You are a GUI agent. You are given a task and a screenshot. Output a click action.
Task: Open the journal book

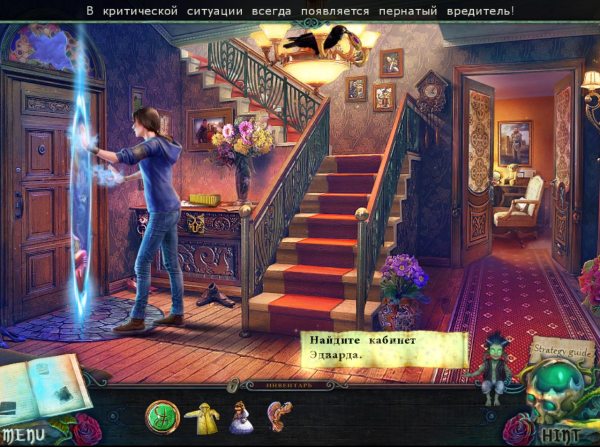point(38,387)
